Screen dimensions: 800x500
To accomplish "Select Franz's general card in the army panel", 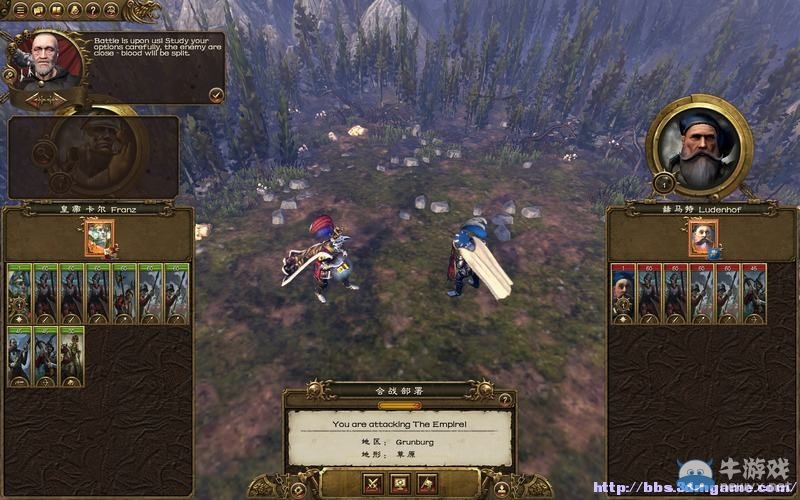I will click(99, 239).
